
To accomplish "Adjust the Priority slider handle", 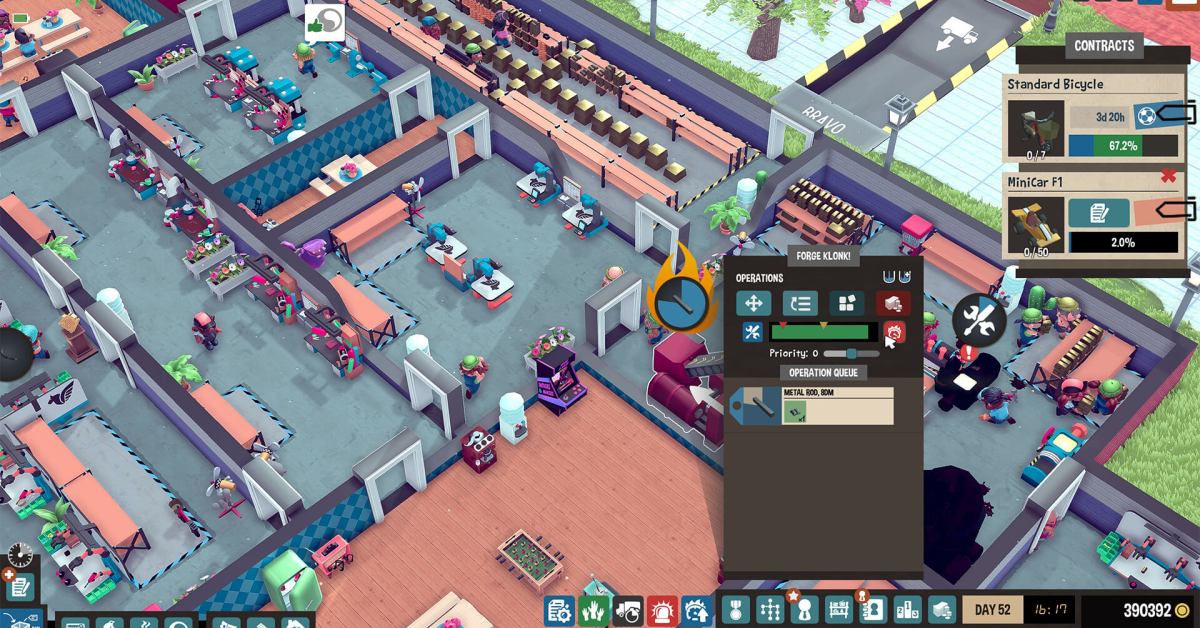I will pos(851,353).
